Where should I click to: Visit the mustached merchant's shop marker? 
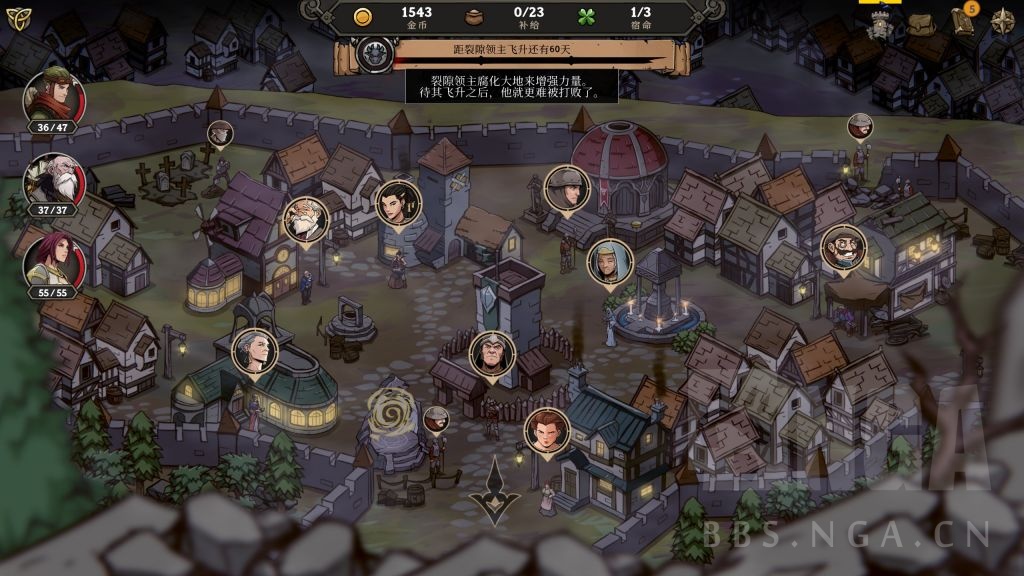pyautogui.click(x=842, y=248)
